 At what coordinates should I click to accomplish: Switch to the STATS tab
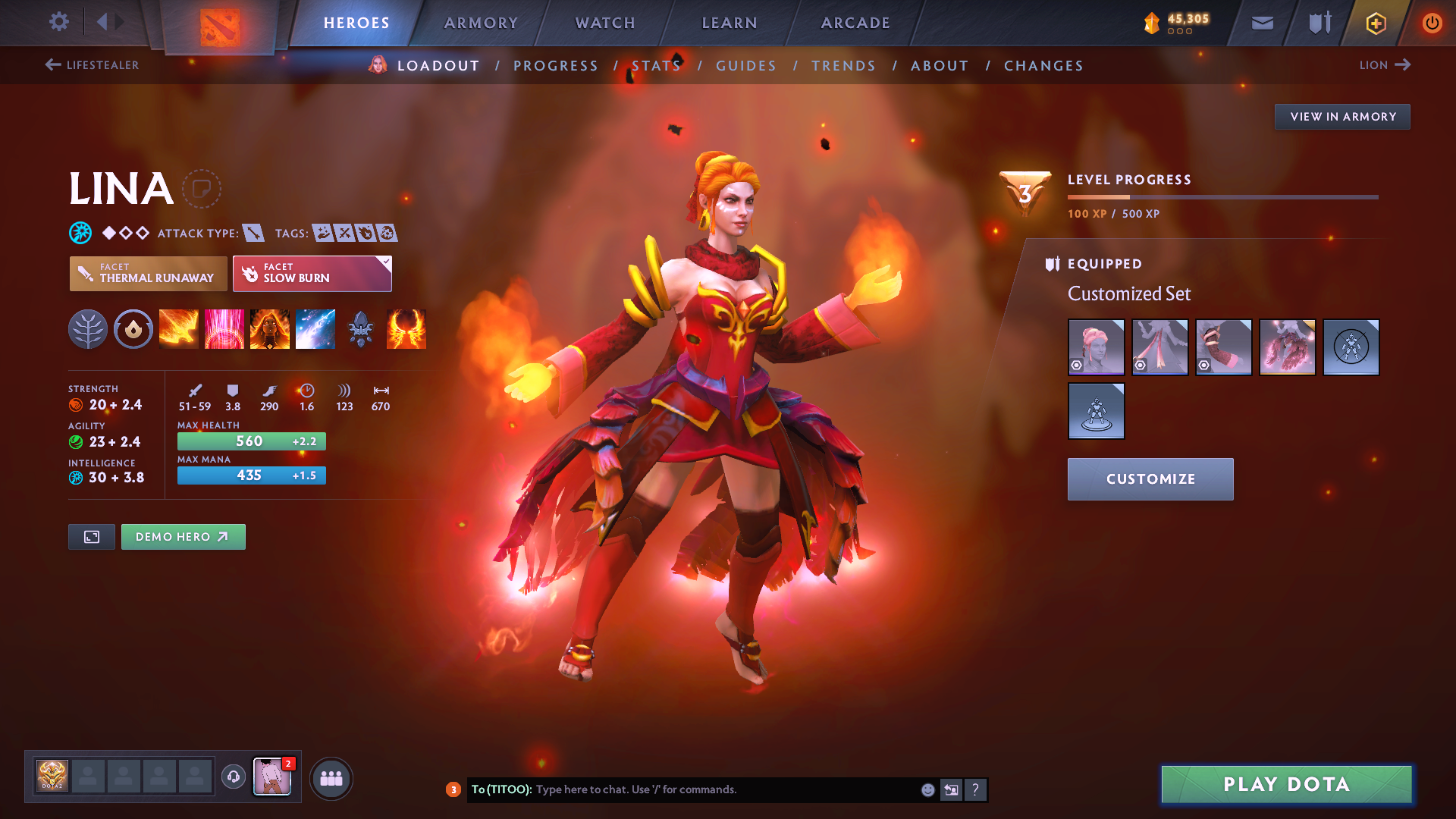point(657,65)
